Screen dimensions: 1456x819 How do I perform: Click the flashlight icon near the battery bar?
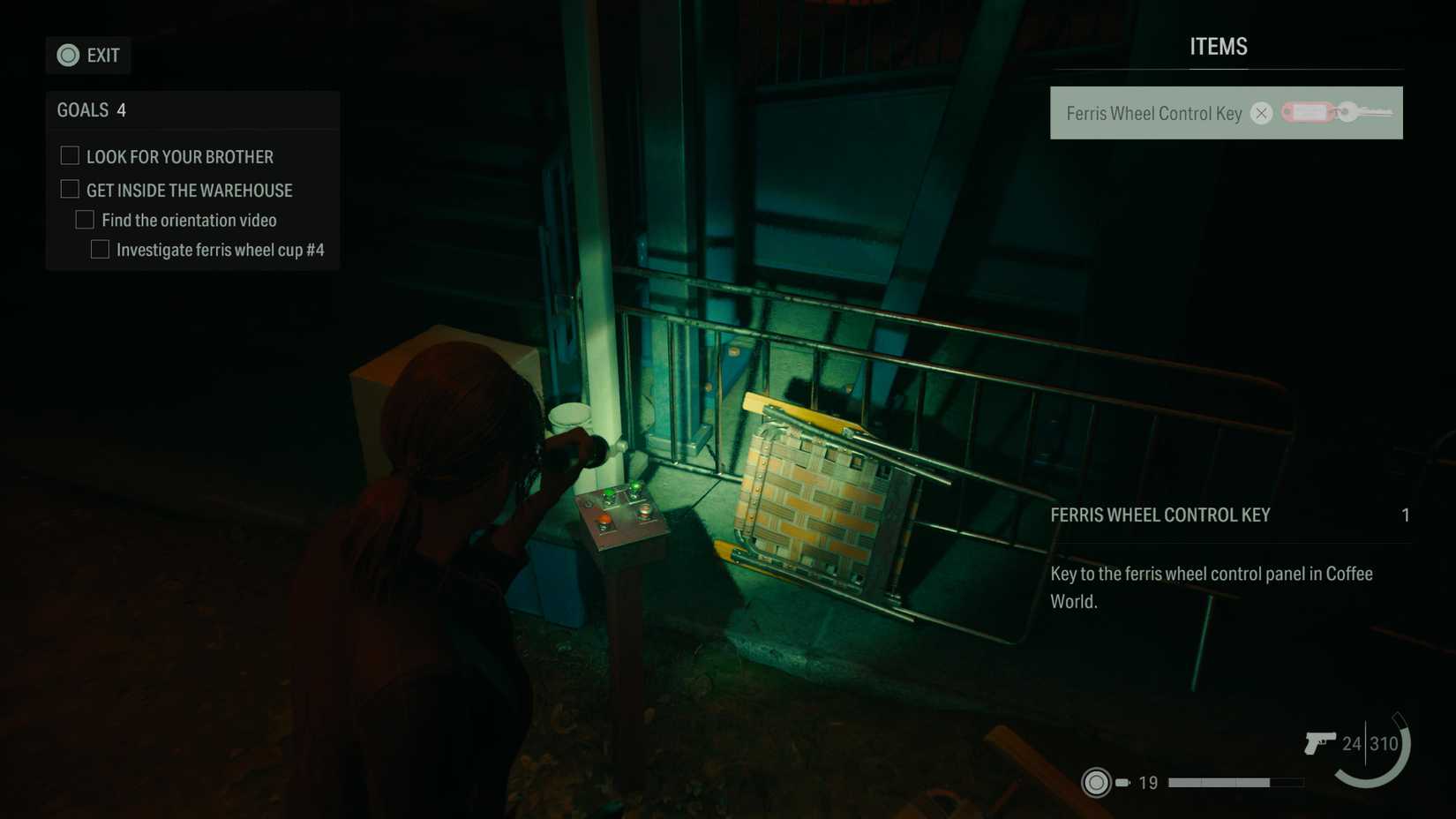(1097, 782)
